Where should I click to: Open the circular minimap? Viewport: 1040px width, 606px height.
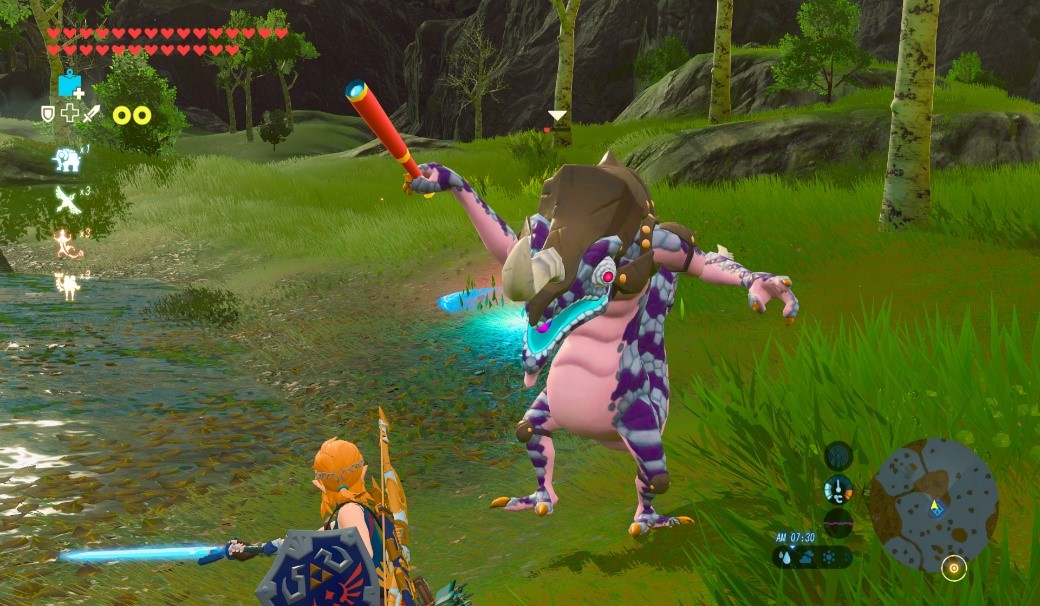point(933,503)
